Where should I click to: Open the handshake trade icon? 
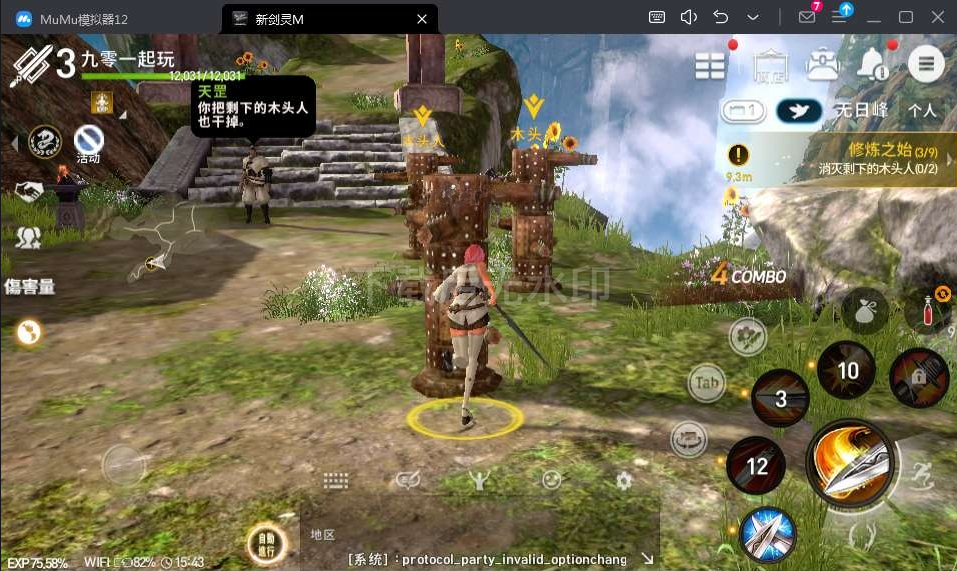click(x=28, y=191)
